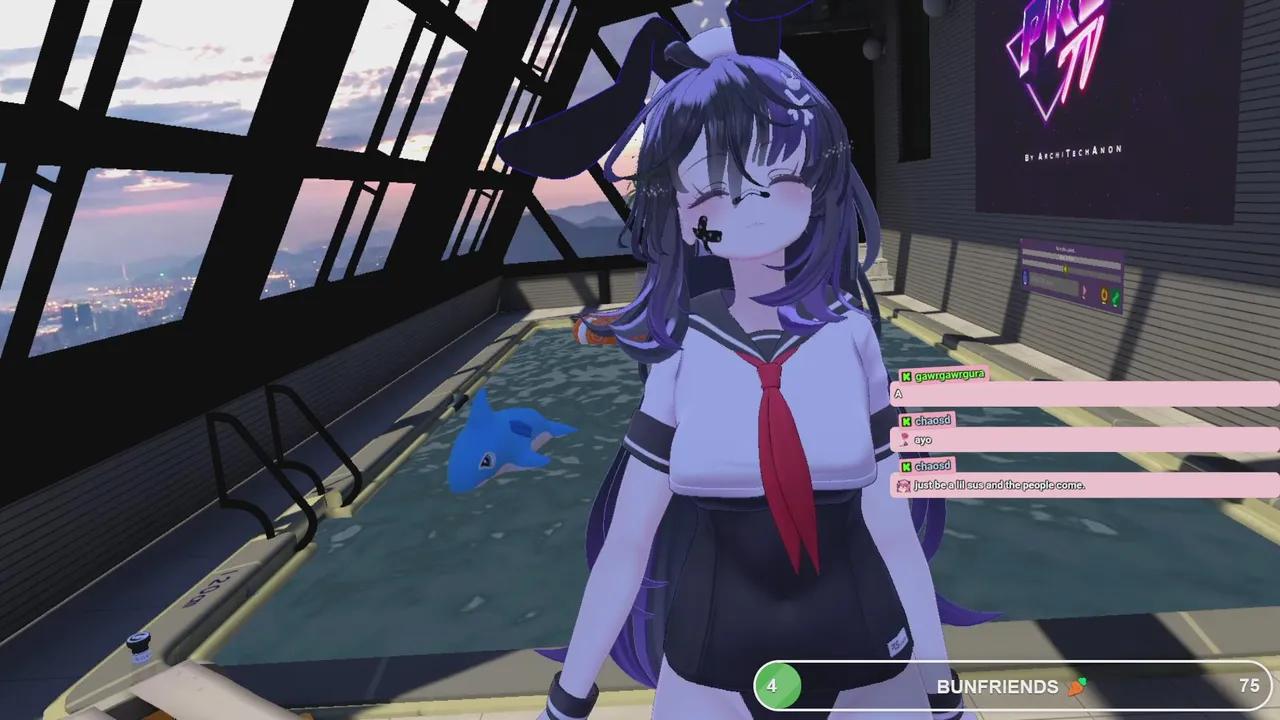Click the blue icon on the signboard's left edge

(1026, 279)
